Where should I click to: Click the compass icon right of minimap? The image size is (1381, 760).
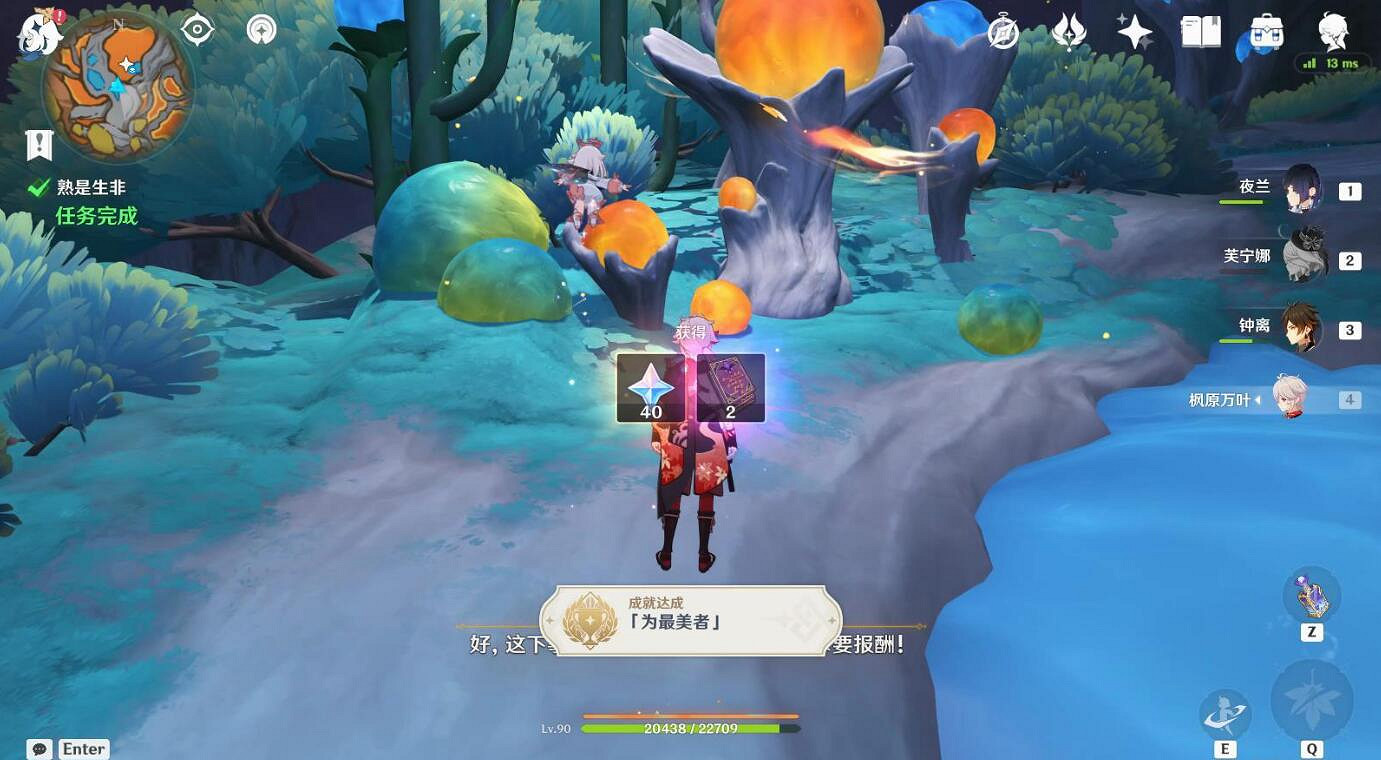(259, 30)
